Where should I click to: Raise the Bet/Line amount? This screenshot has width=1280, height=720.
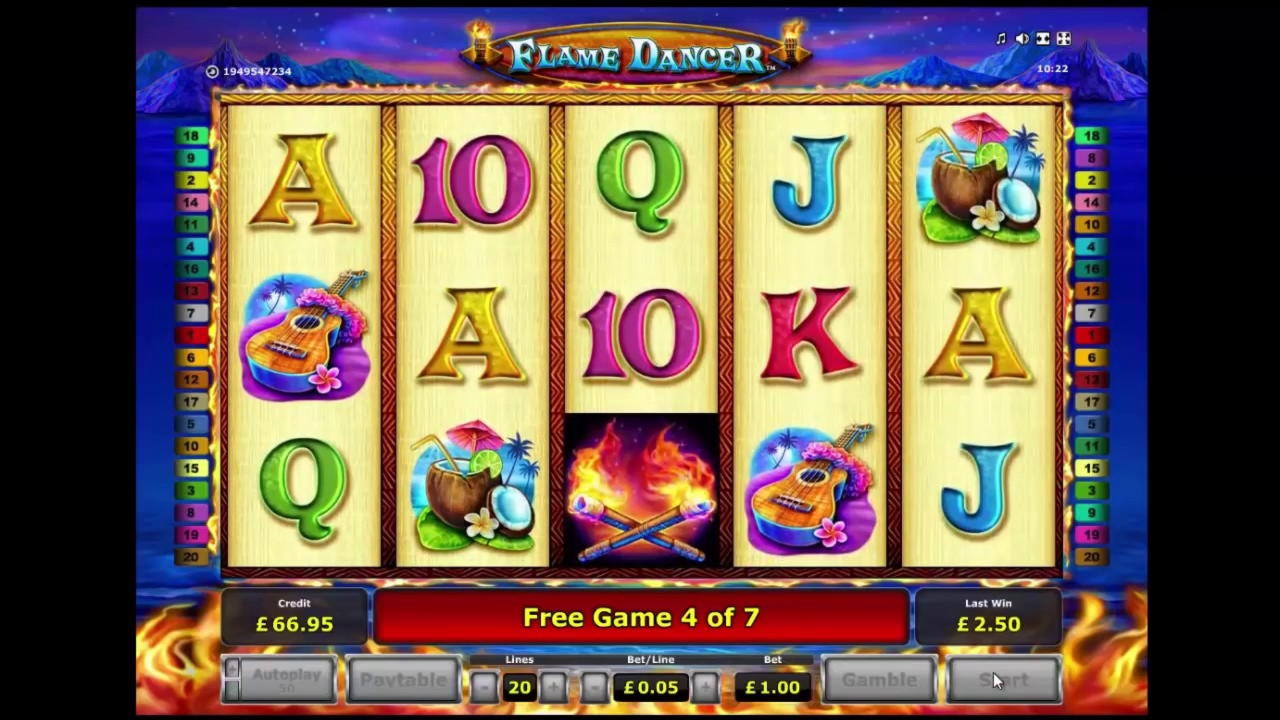tap(706, 687)
